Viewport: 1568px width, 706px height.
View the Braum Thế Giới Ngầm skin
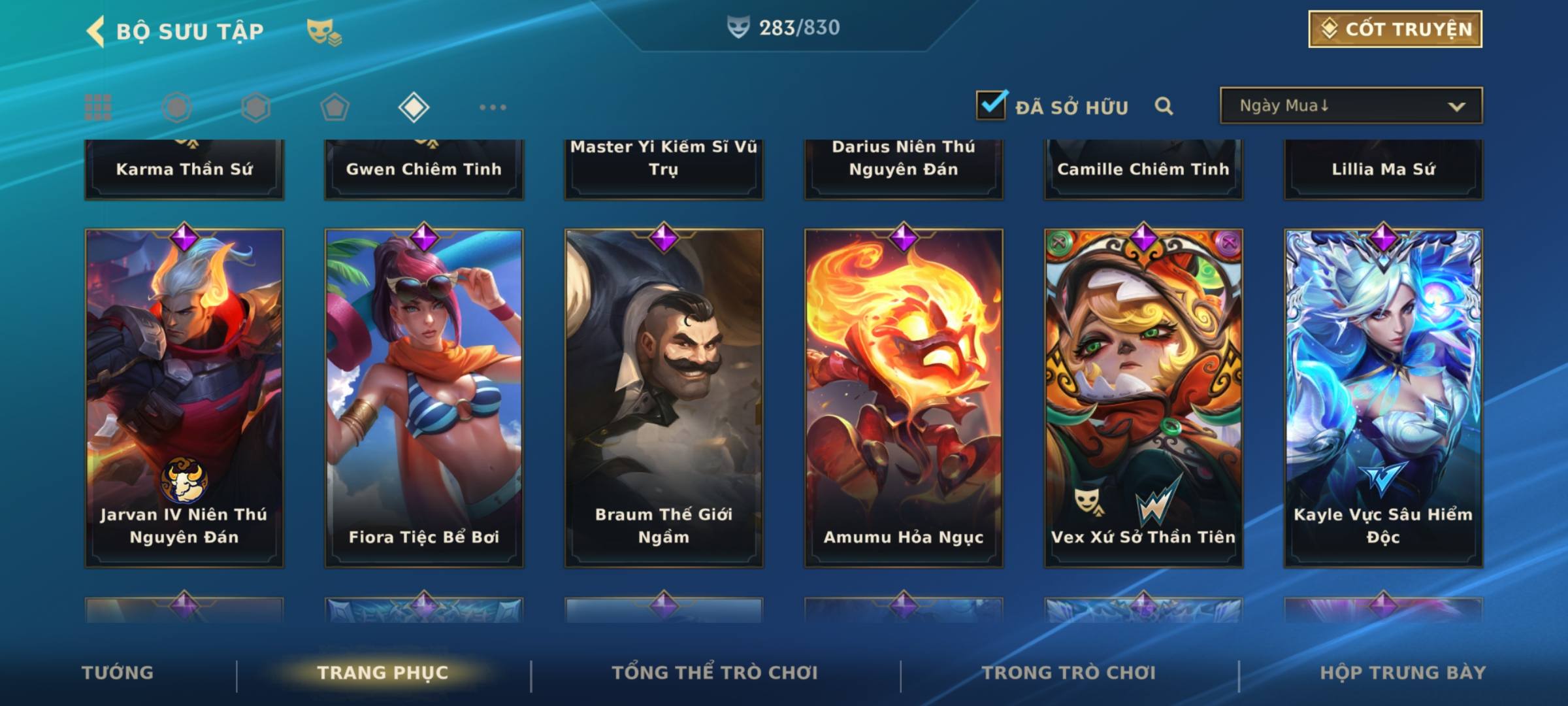(664, 397)
